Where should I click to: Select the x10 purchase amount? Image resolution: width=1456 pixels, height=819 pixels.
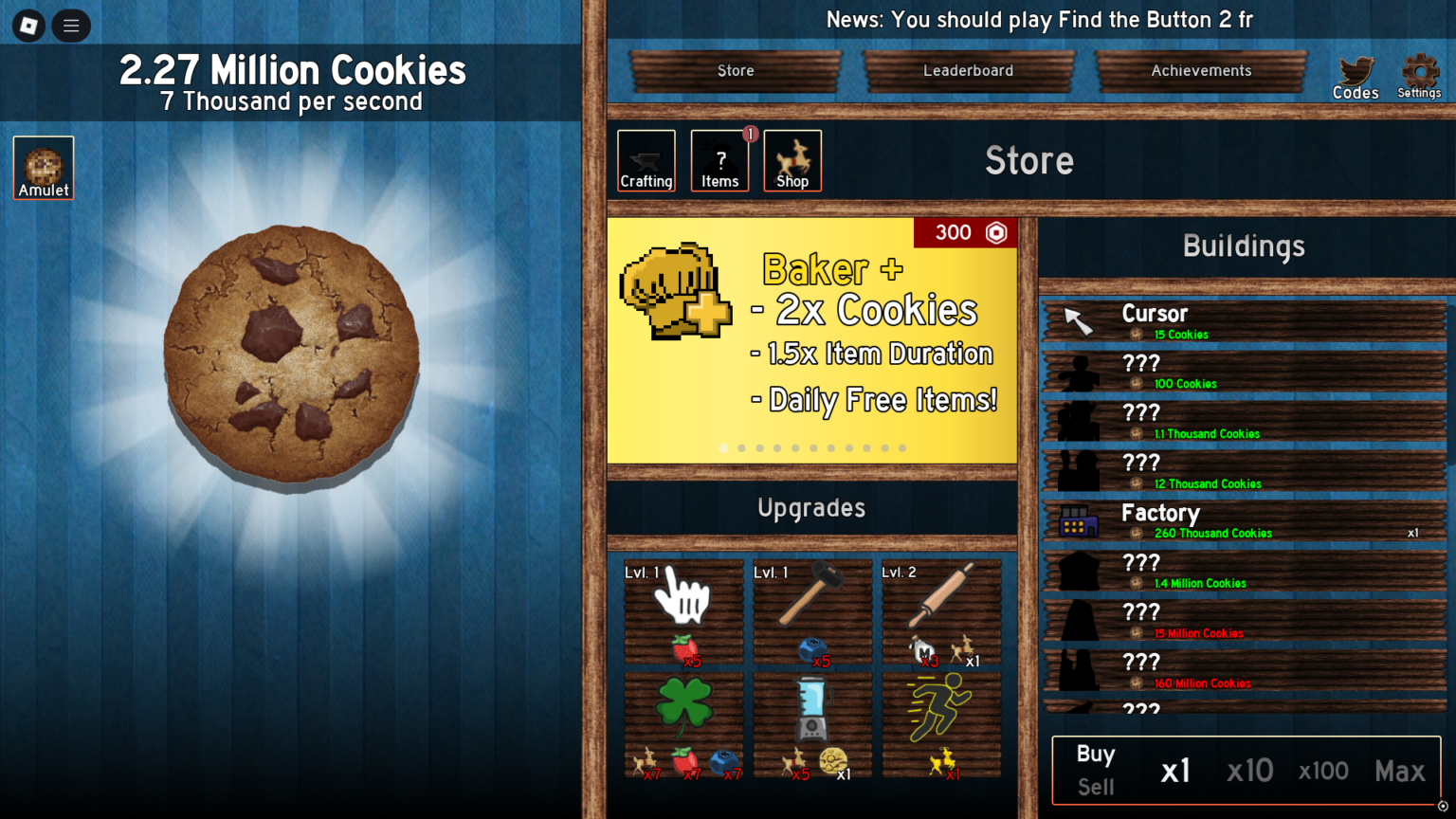[1249, 771]
